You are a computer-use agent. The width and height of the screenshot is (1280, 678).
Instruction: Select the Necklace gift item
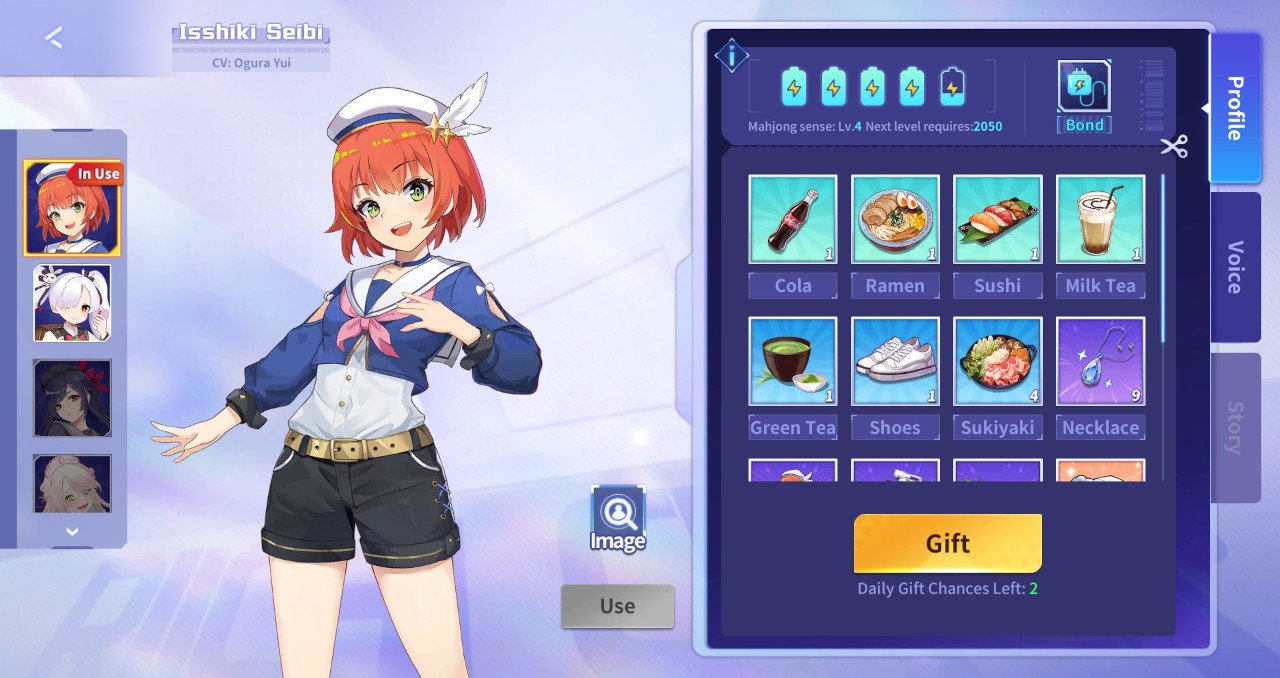click(x=1100, y=362)
